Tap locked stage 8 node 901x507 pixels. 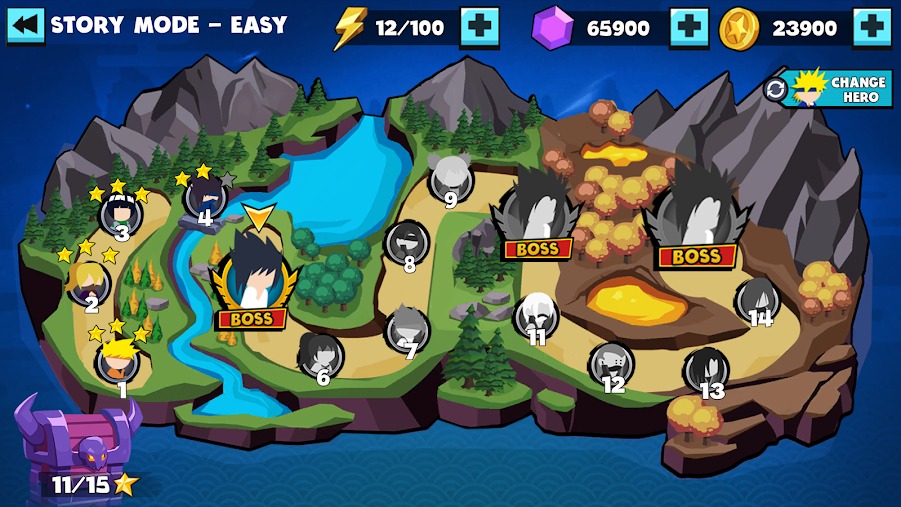[407, 243]
